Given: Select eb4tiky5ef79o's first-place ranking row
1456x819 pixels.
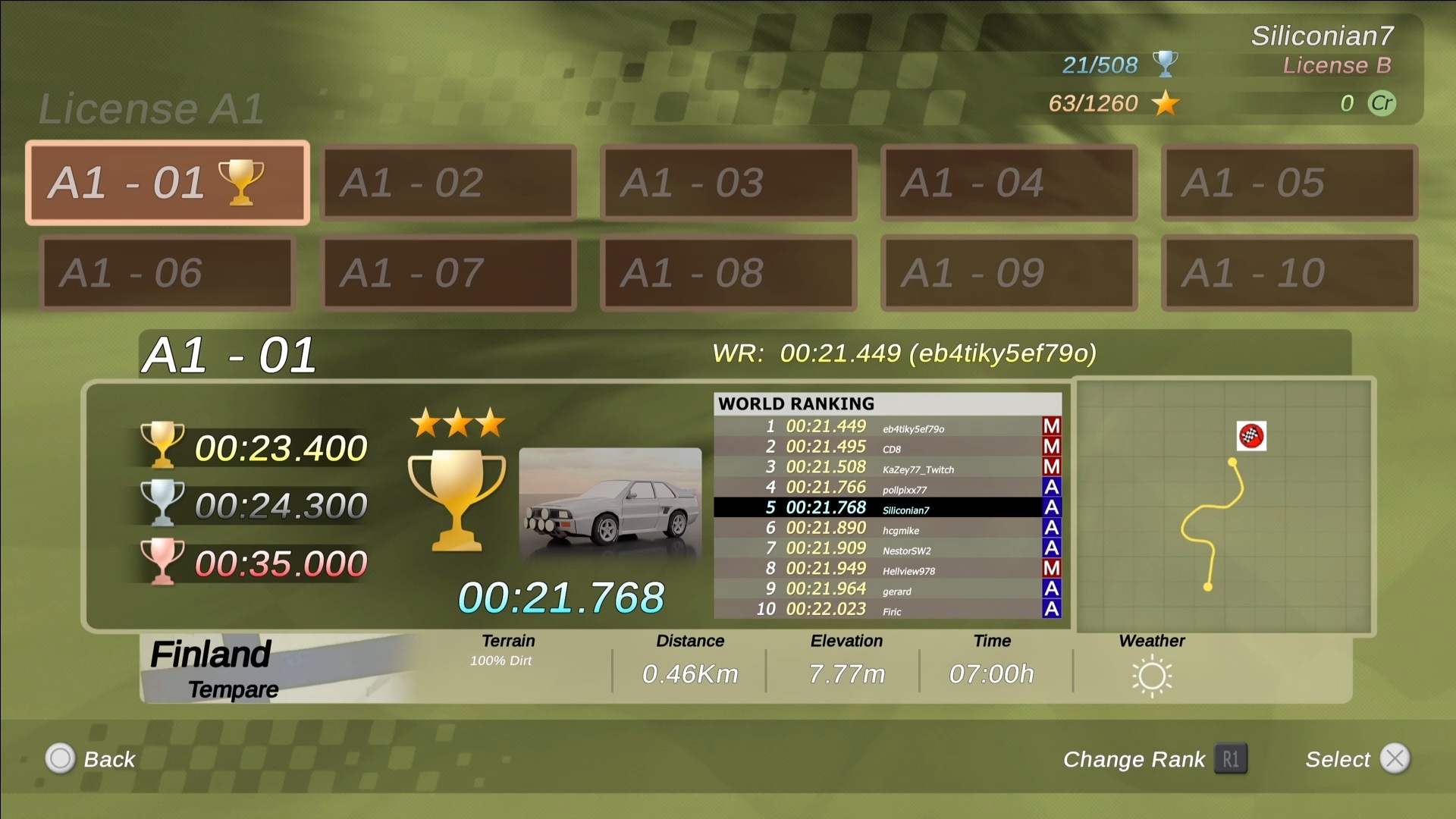Looking at the screenshot, I should tap(887, 427).
